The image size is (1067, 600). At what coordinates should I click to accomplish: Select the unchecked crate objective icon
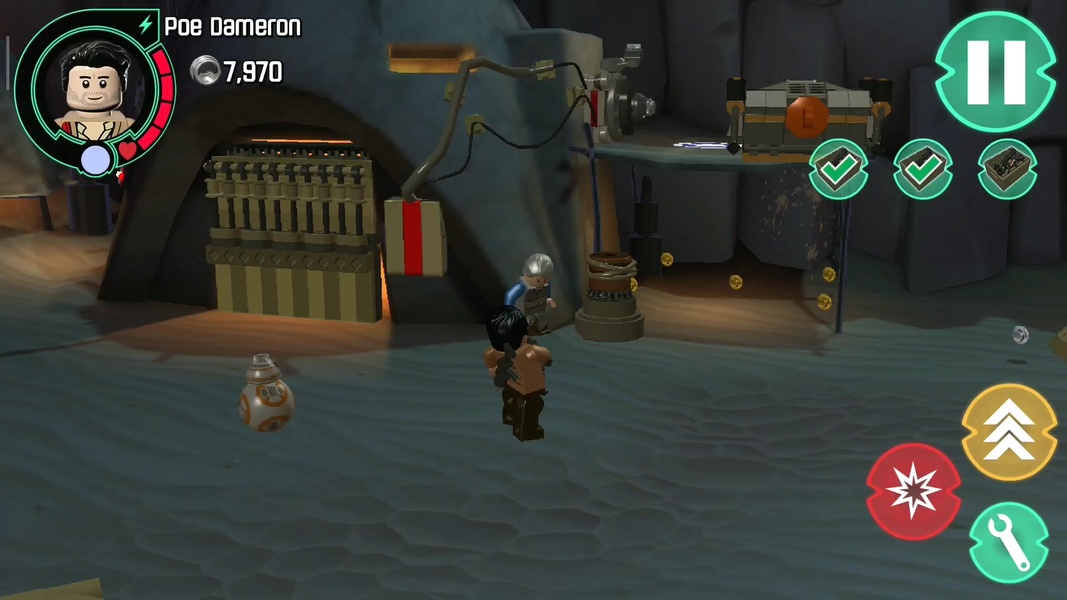tap(1007, 169)
